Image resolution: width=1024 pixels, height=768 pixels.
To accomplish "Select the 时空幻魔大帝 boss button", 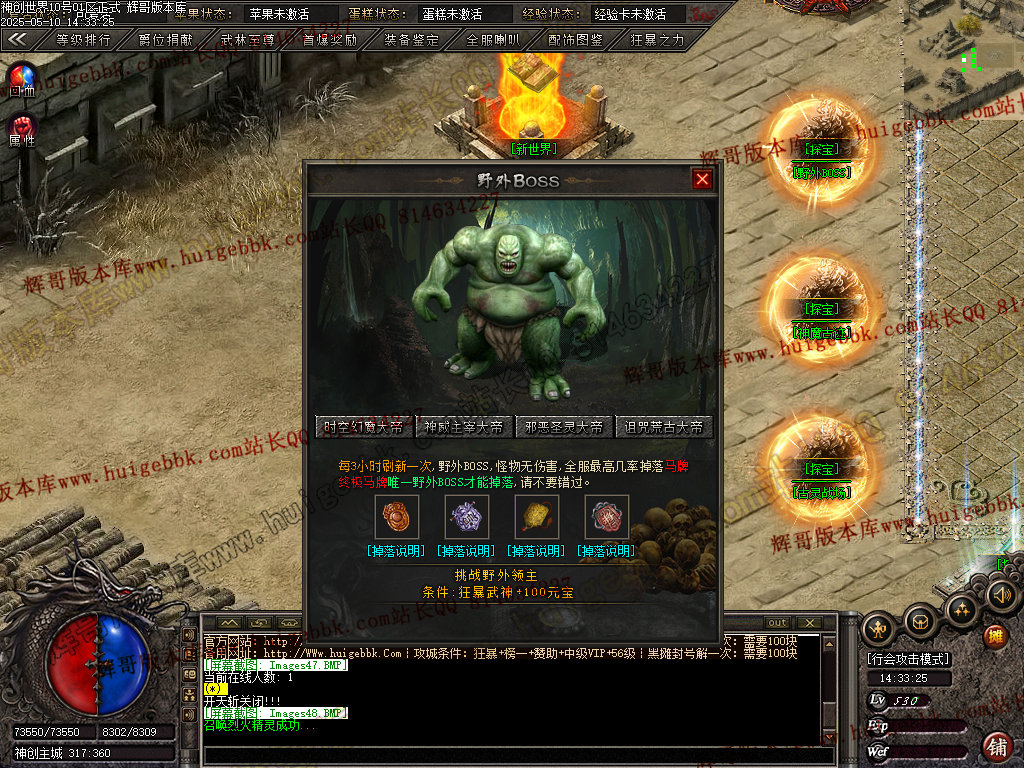I will click(363, 427).
